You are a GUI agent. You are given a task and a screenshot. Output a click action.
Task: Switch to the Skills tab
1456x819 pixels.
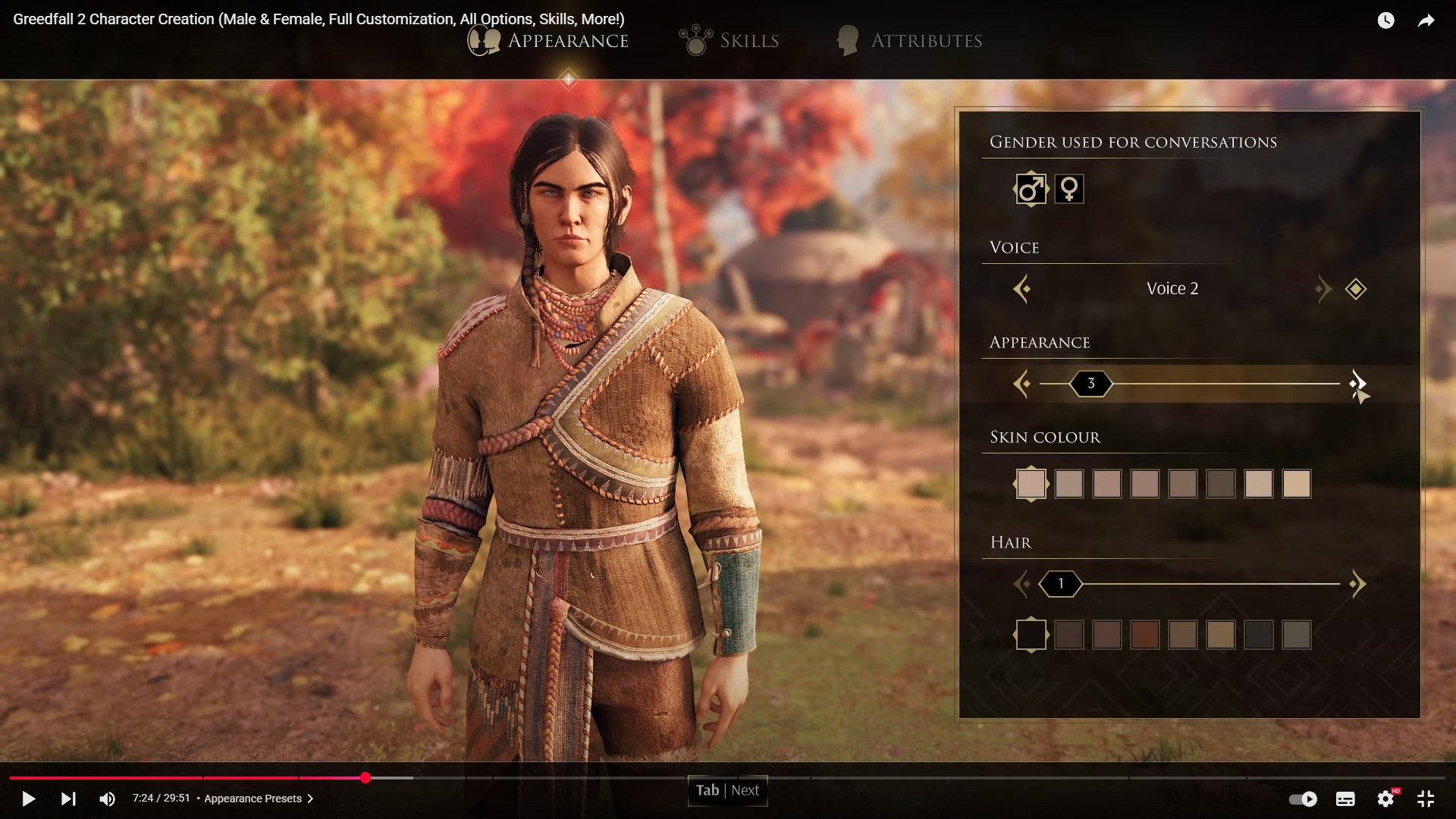click(x=730, y=41)
